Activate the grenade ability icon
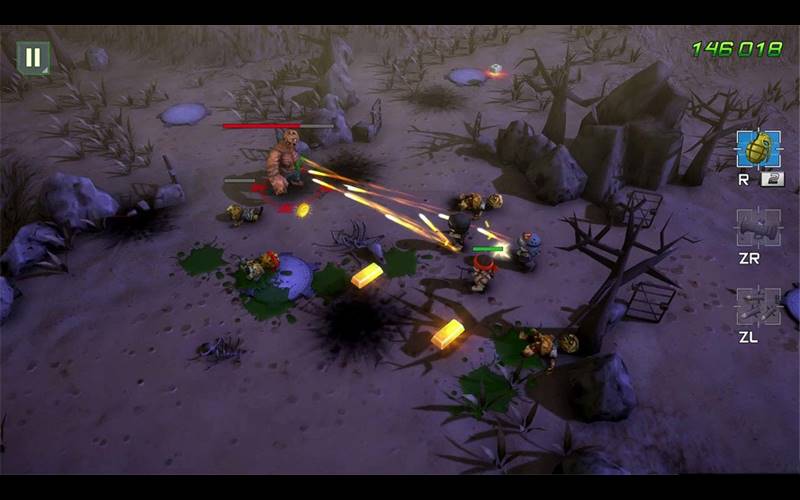 tap(757, 149)
